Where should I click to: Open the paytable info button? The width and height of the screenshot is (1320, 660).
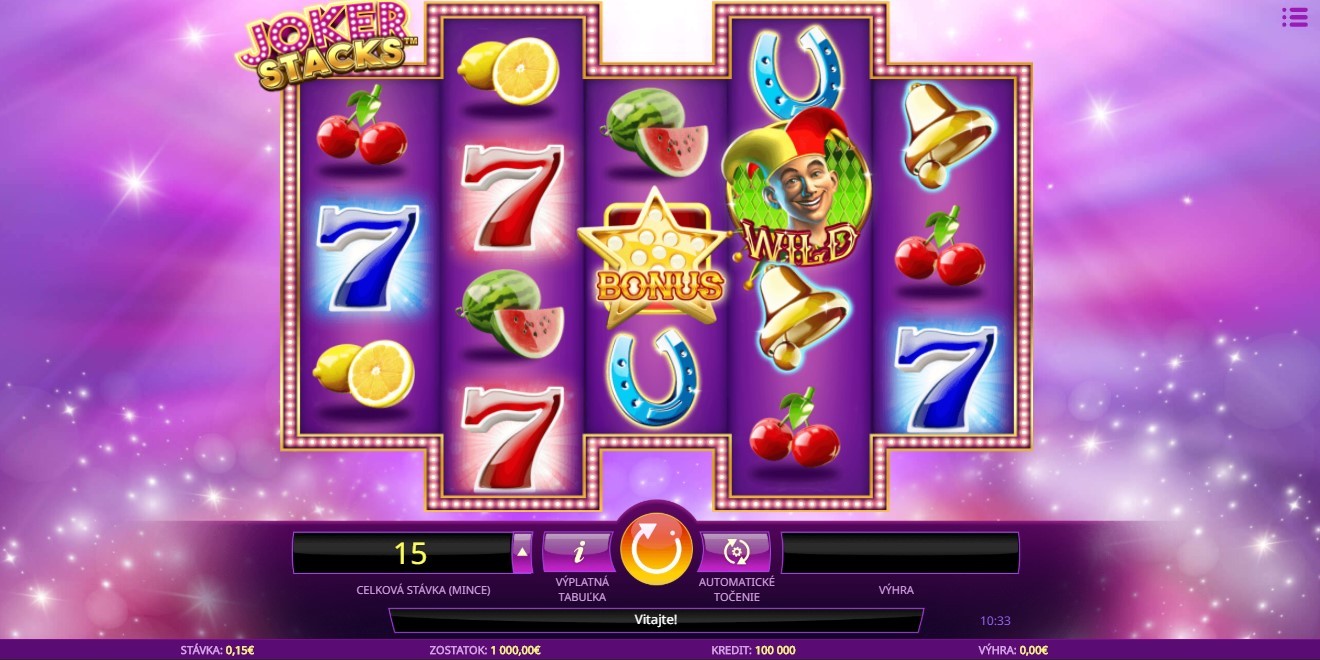click(577, 551)
